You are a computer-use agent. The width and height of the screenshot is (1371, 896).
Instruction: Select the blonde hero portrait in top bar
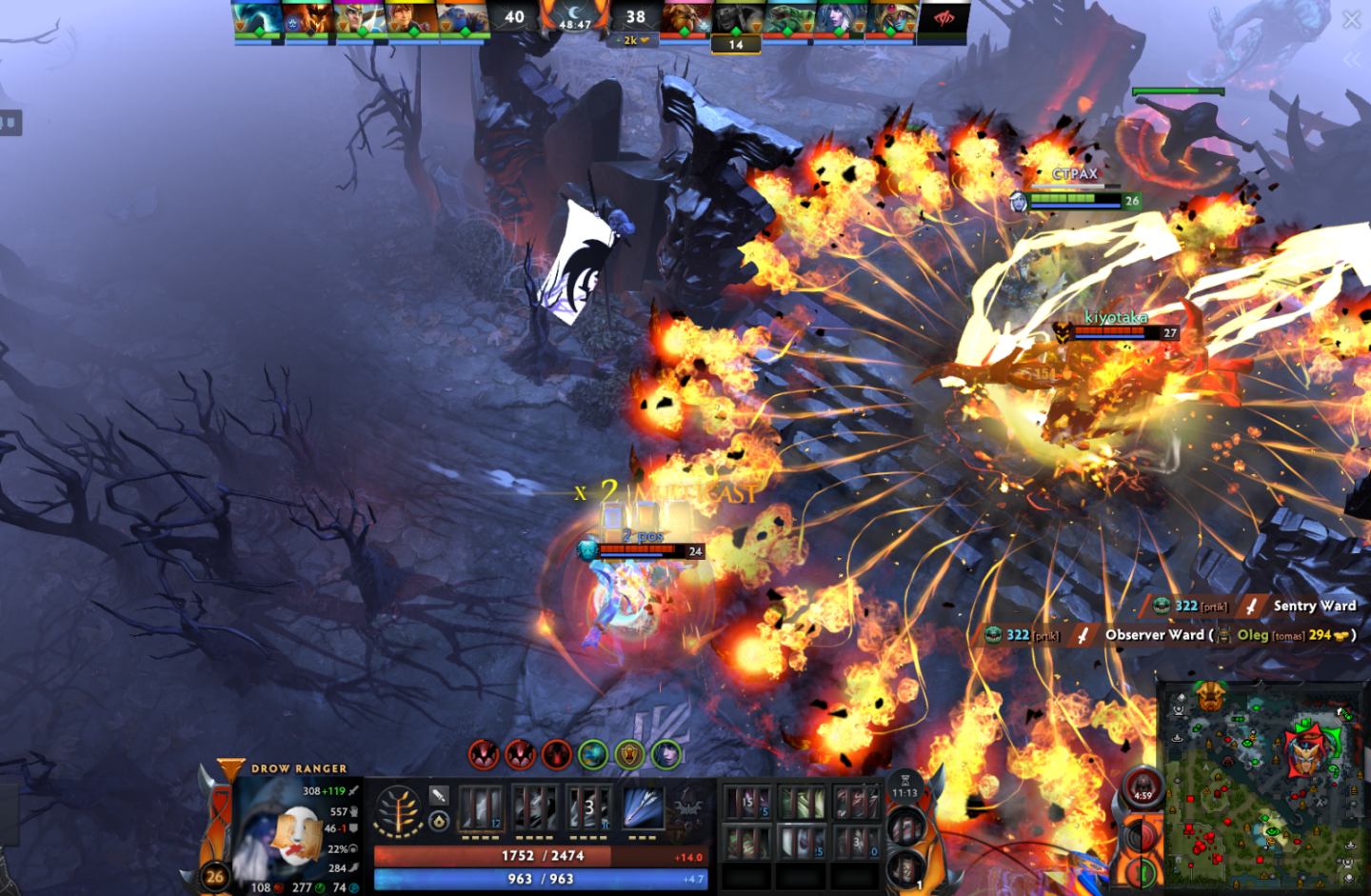tap(360, 19)
